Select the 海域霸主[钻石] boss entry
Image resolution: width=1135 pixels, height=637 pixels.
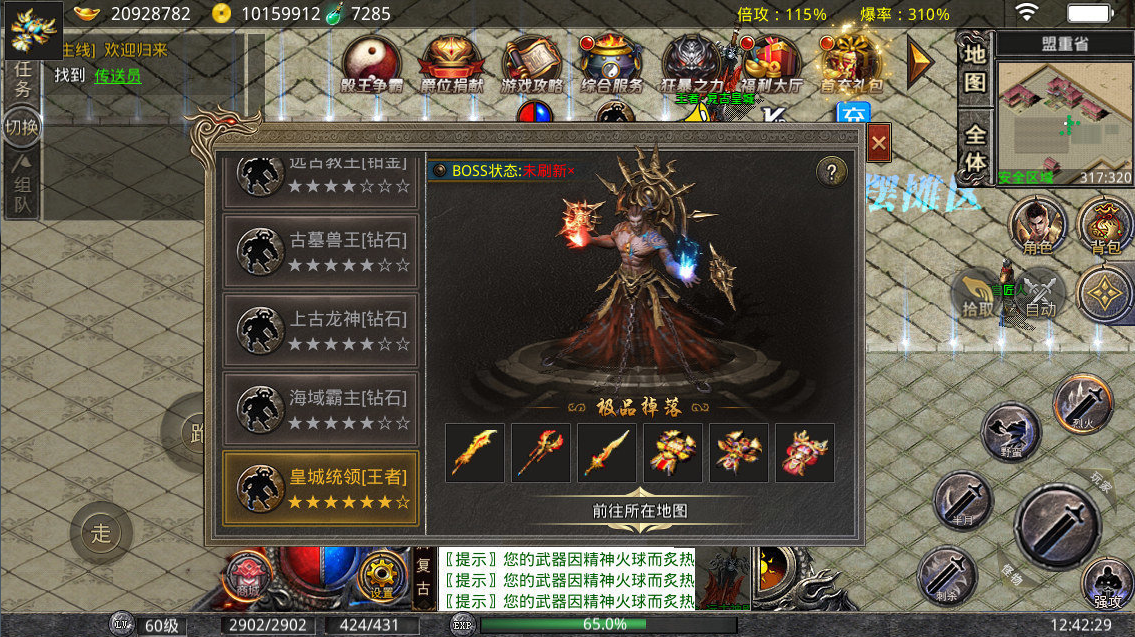tap(320, 409)
